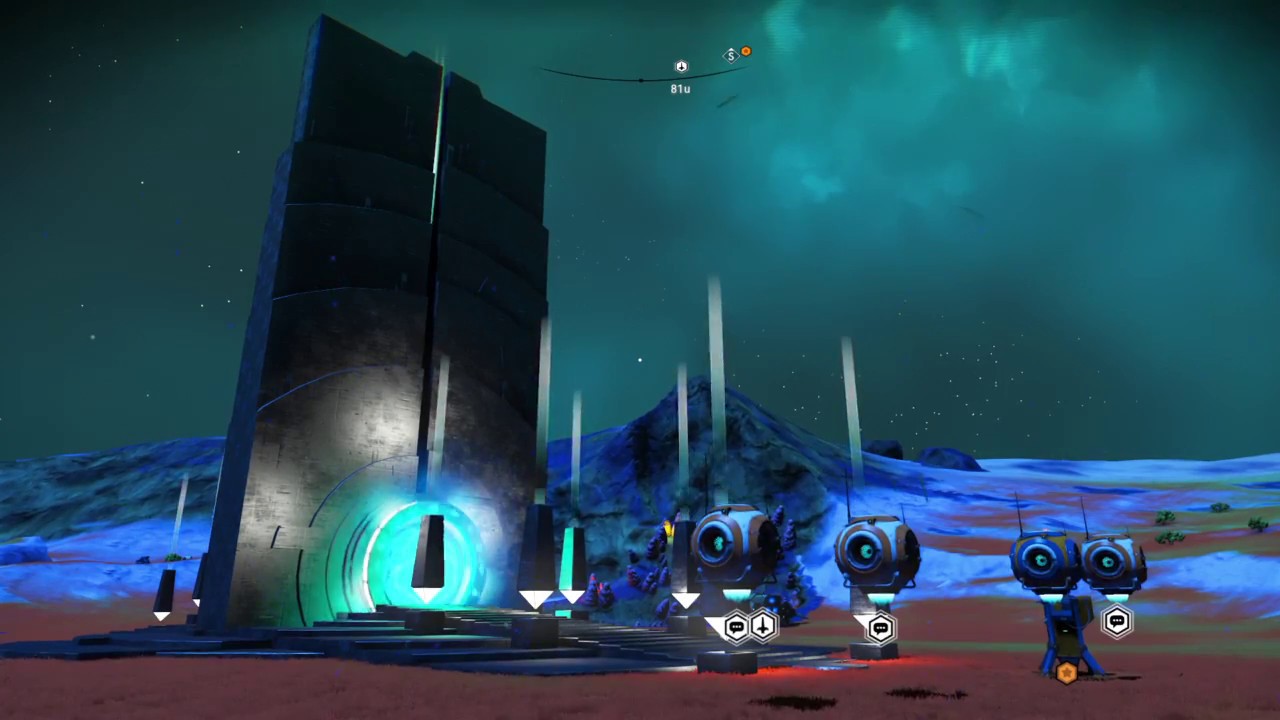Select the middle speech bubble marker

coord(880,628)
